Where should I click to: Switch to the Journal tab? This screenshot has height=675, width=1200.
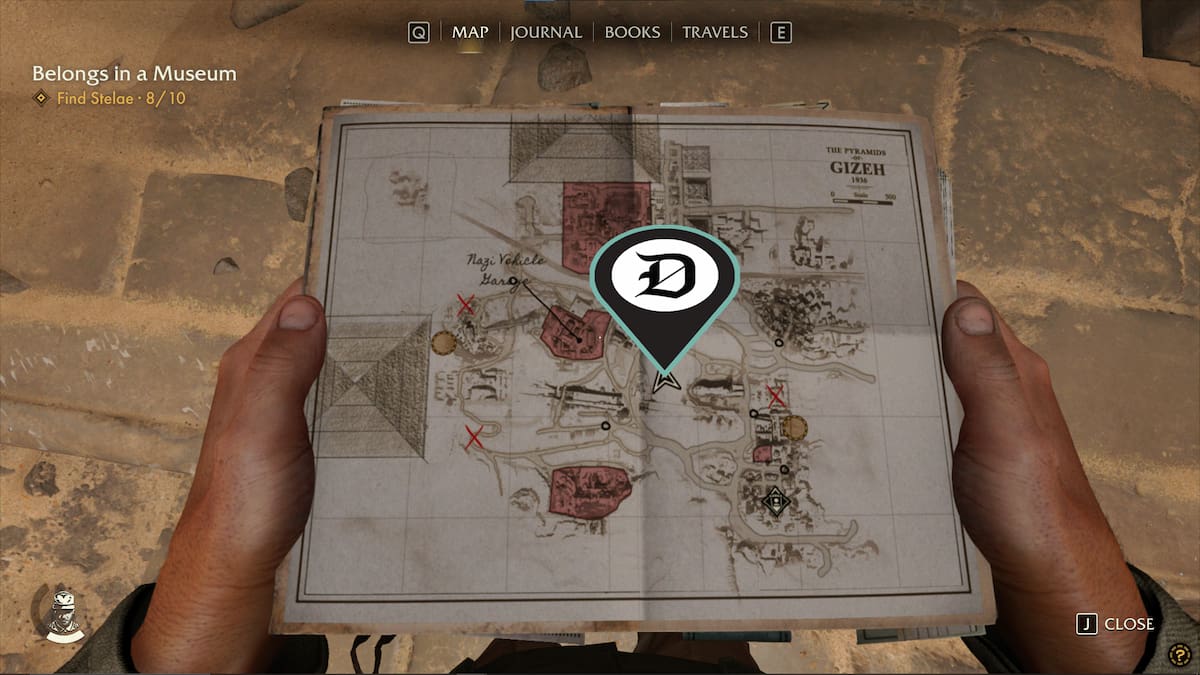(545, 32)
